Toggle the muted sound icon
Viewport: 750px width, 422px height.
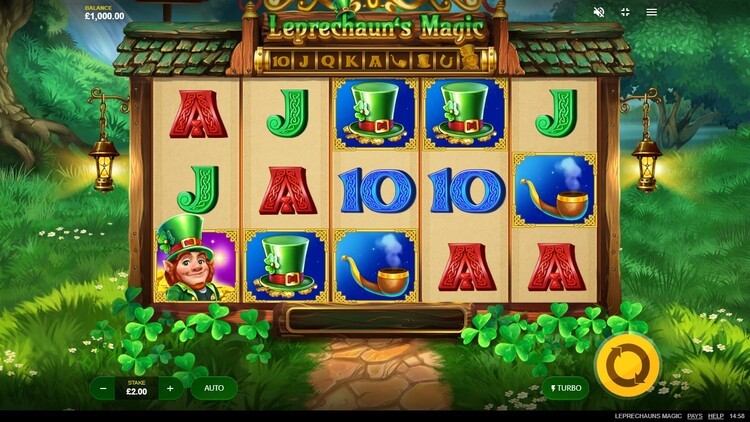point(599,12)
